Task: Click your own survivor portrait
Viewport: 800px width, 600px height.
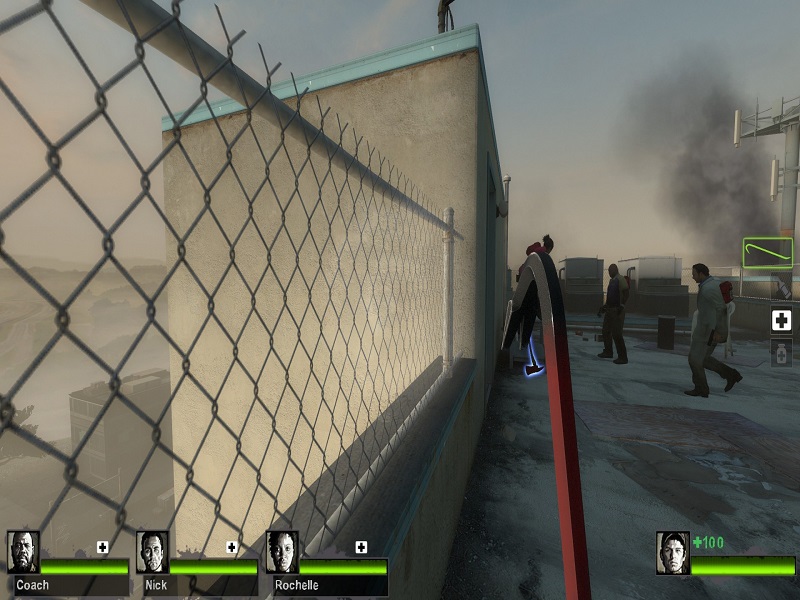Action: point(672,552)
